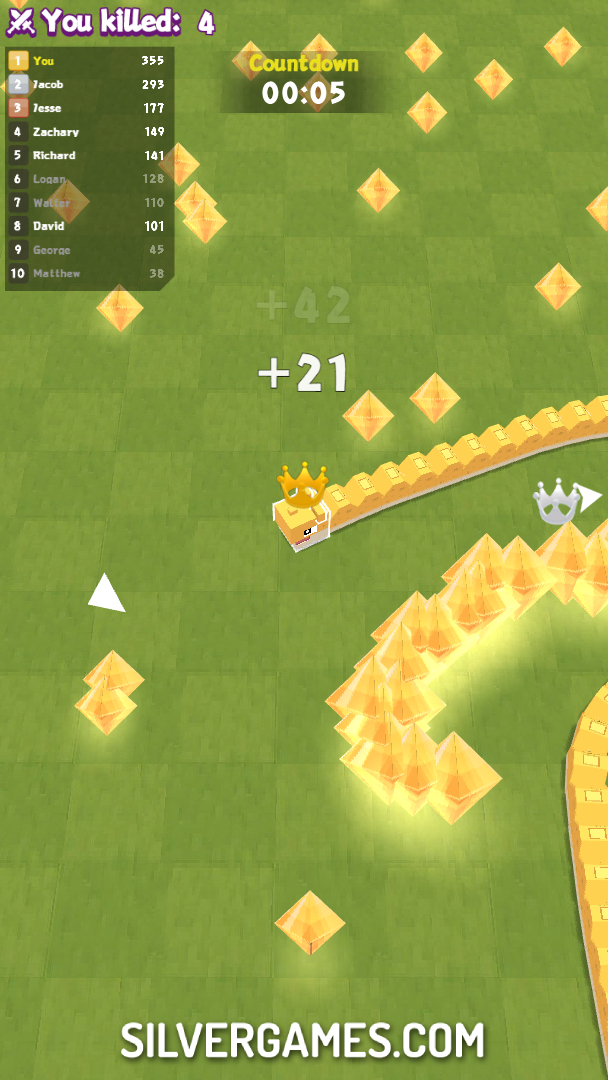
Task: Click Walter's leaderboard entry
Action: pyautogui.click(x=88, y=203)
